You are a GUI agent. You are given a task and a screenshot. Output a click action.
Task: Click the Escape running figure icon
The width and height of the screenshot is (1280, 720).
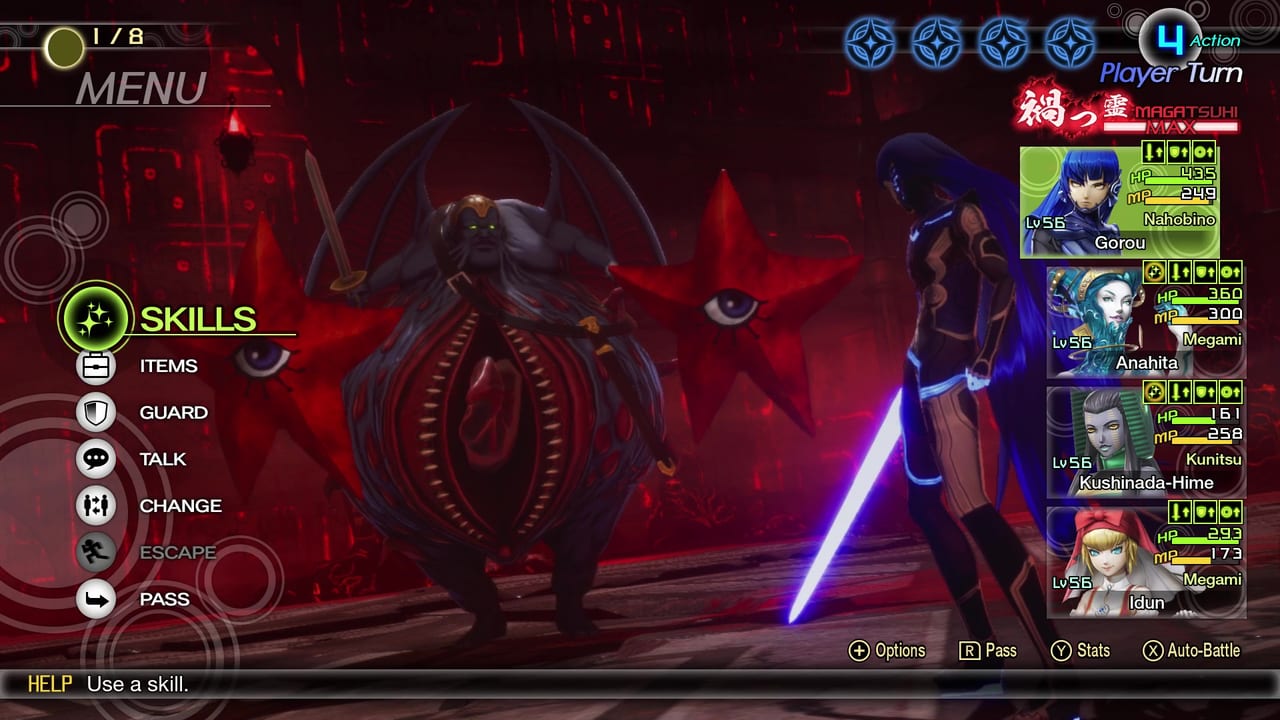coord(96,552)
